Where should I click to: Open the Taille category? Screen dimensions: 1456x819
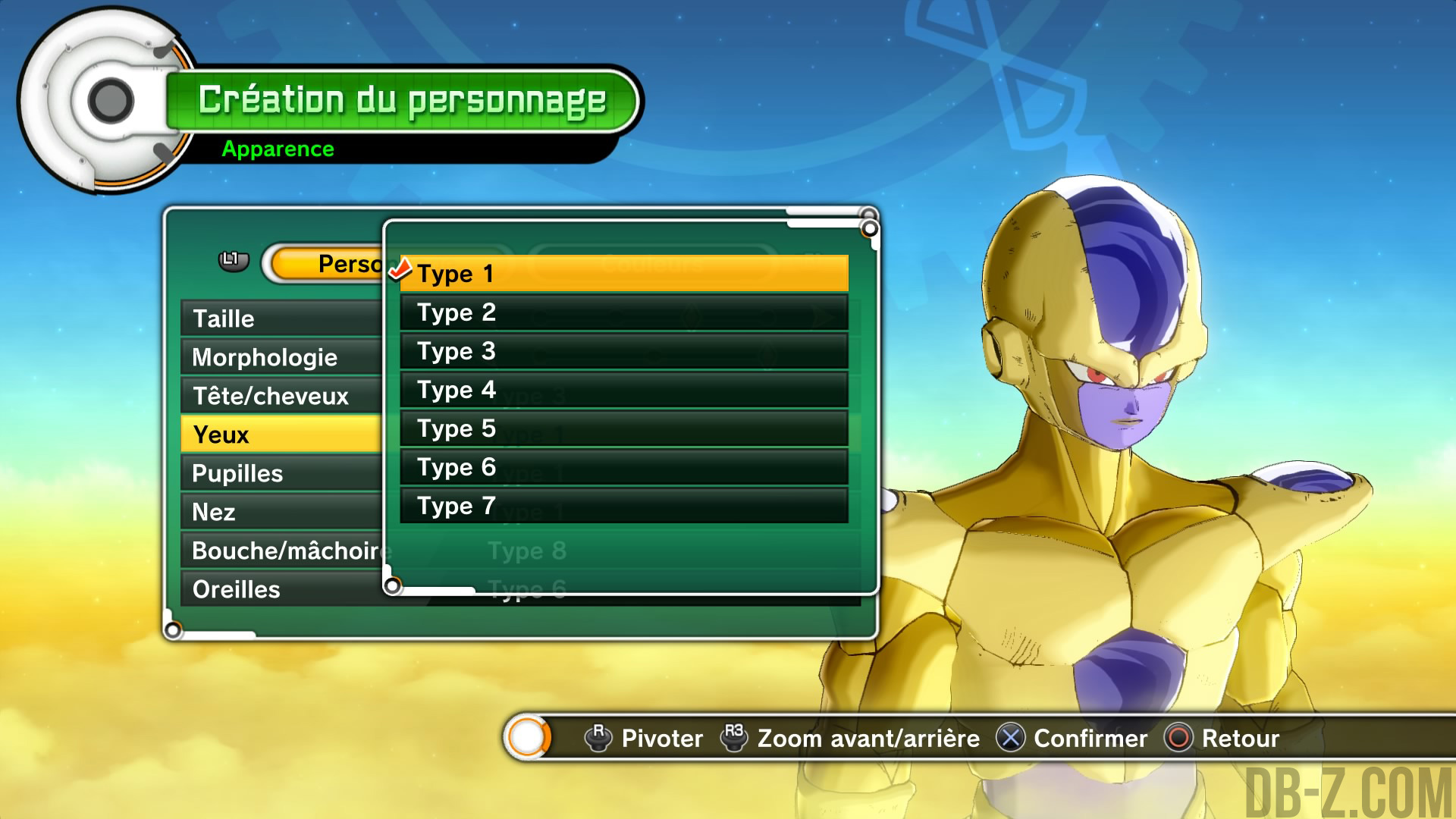point(281,318)
